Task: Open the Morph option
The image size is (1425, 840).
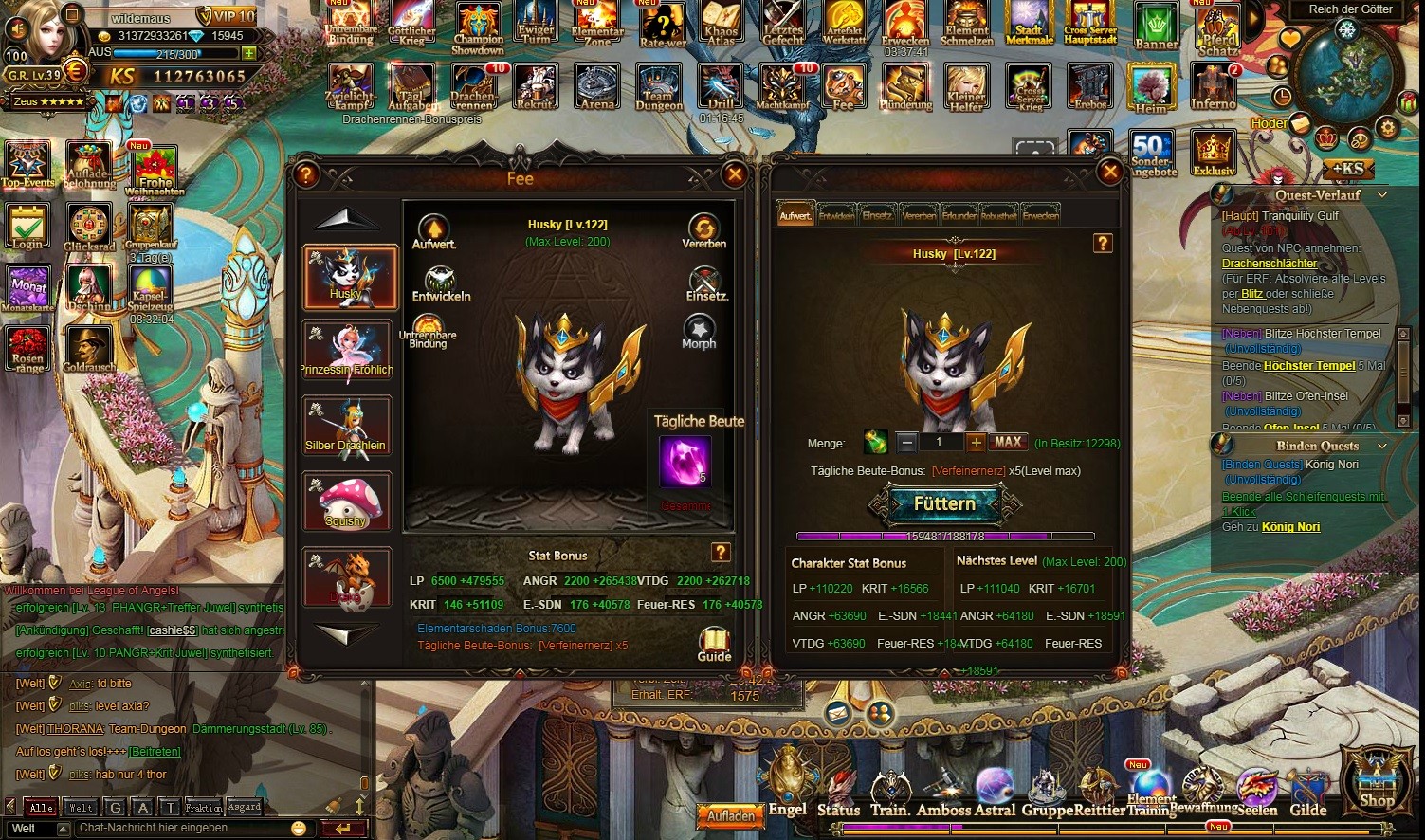Action: pyautogui.click(x=699, y=332)
